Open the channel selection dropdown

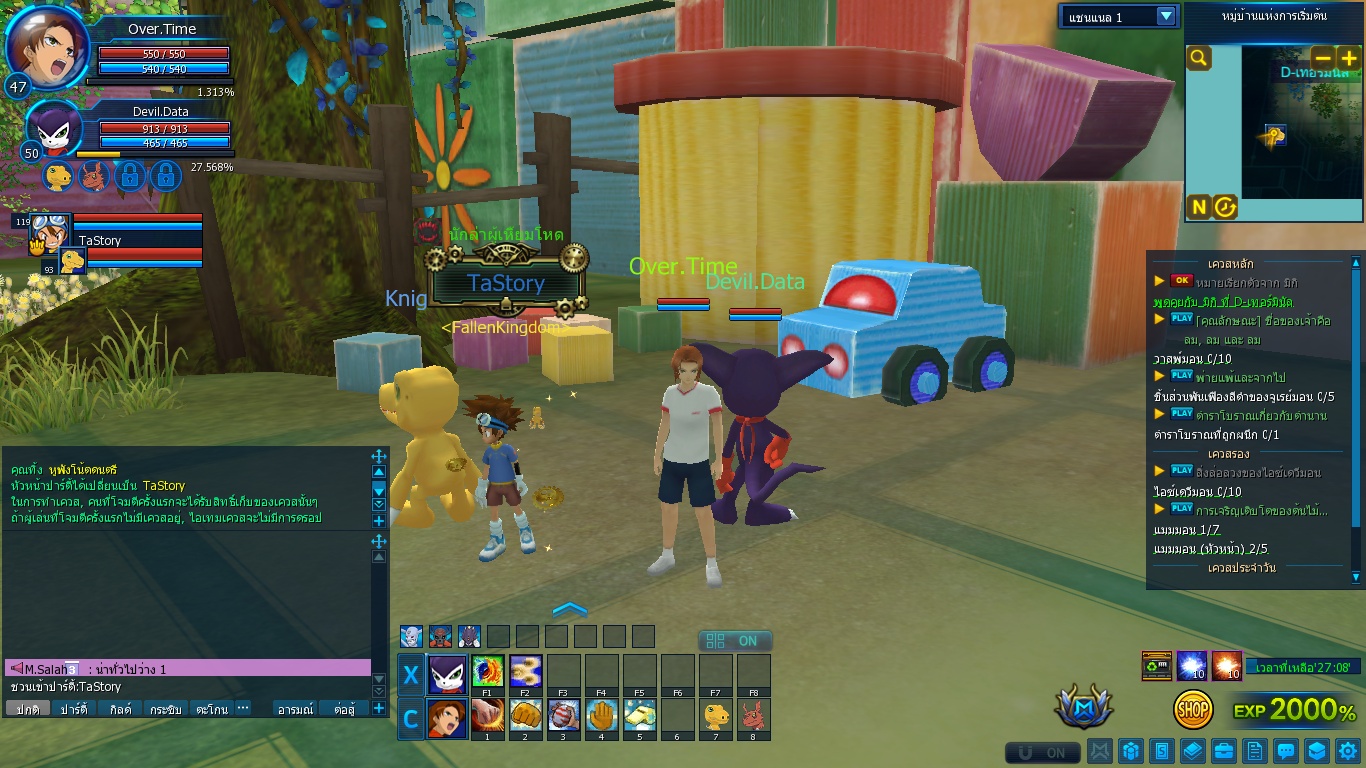[x=1166, y=16]
